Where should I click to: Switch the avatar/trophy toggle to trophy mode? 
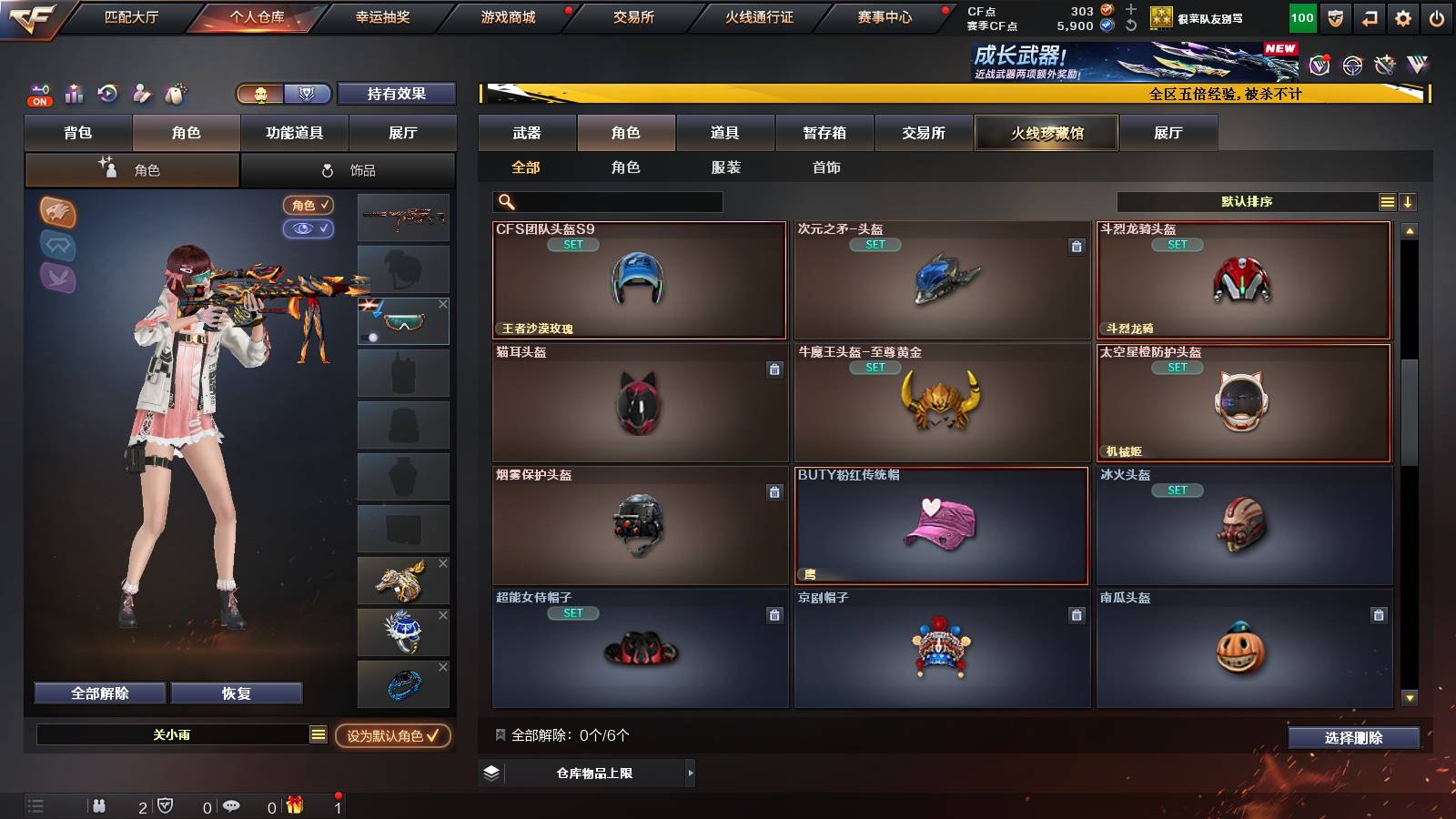click(308, 94)
